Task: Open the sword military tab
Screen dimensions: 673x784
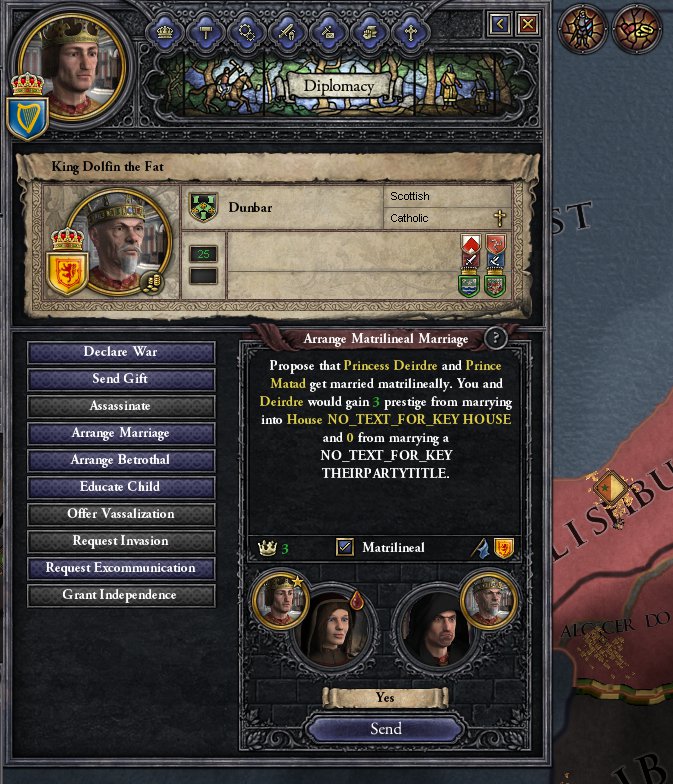Action: 287,32
